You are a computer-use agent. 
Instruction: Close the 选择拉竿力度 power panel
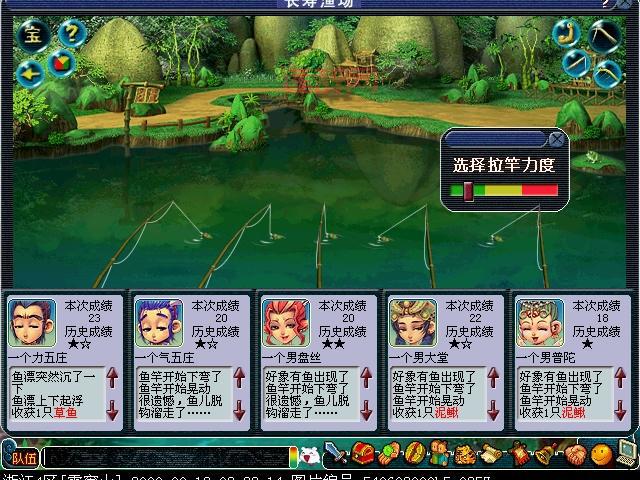(555, 139)
